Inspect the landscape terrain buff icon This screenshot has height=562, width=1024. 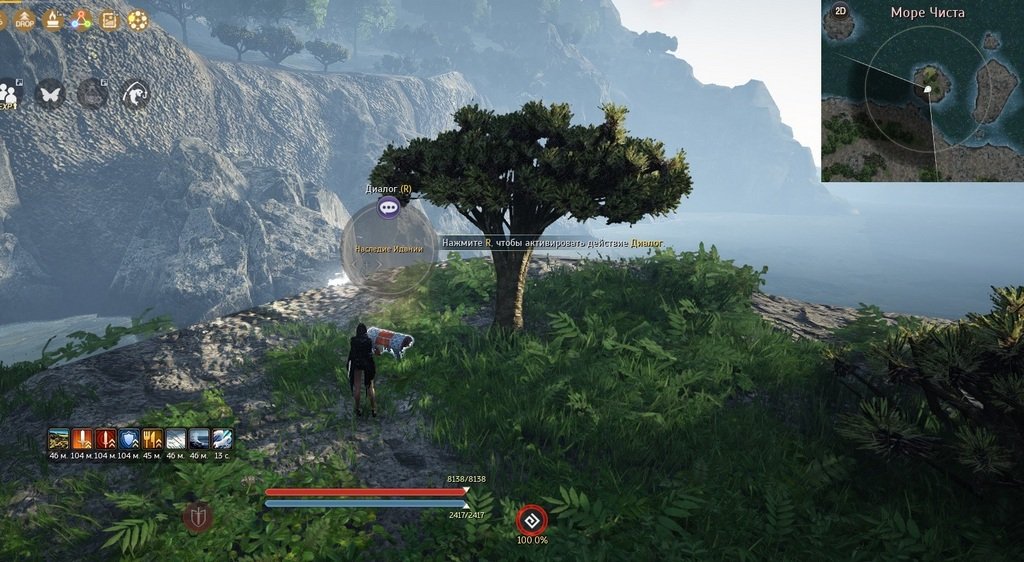pos(59,439)
